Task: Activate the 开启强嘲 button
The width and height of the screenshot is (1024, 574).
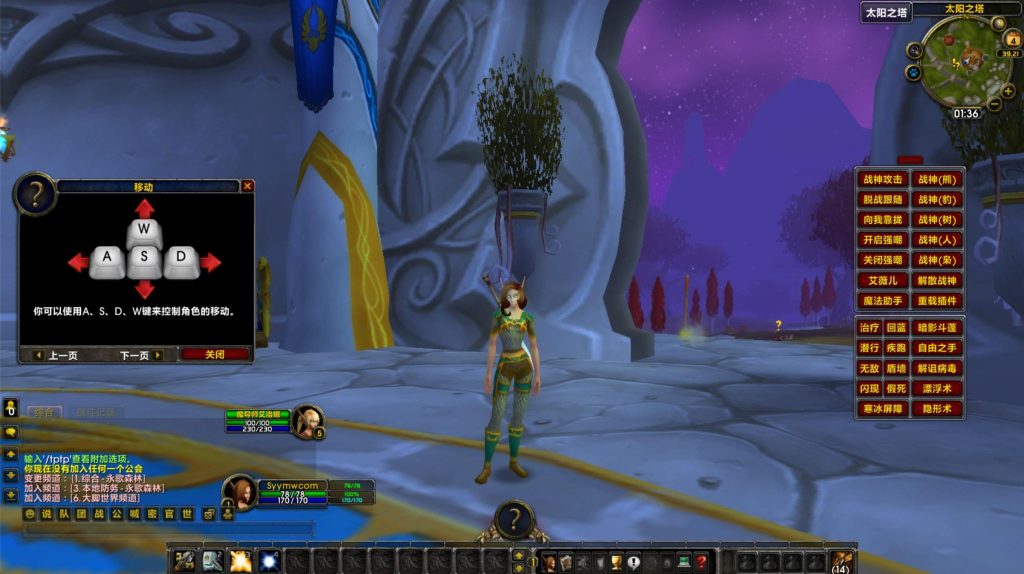Action: coord(883,240)
